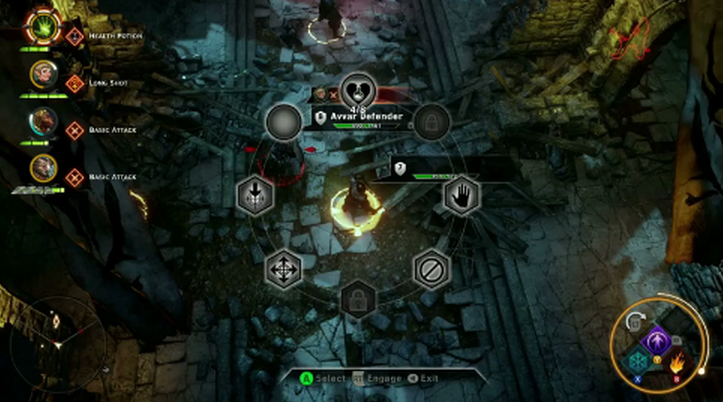
Task: Cast the teal snowflake ice ability
Action: [x=637, y=362]
